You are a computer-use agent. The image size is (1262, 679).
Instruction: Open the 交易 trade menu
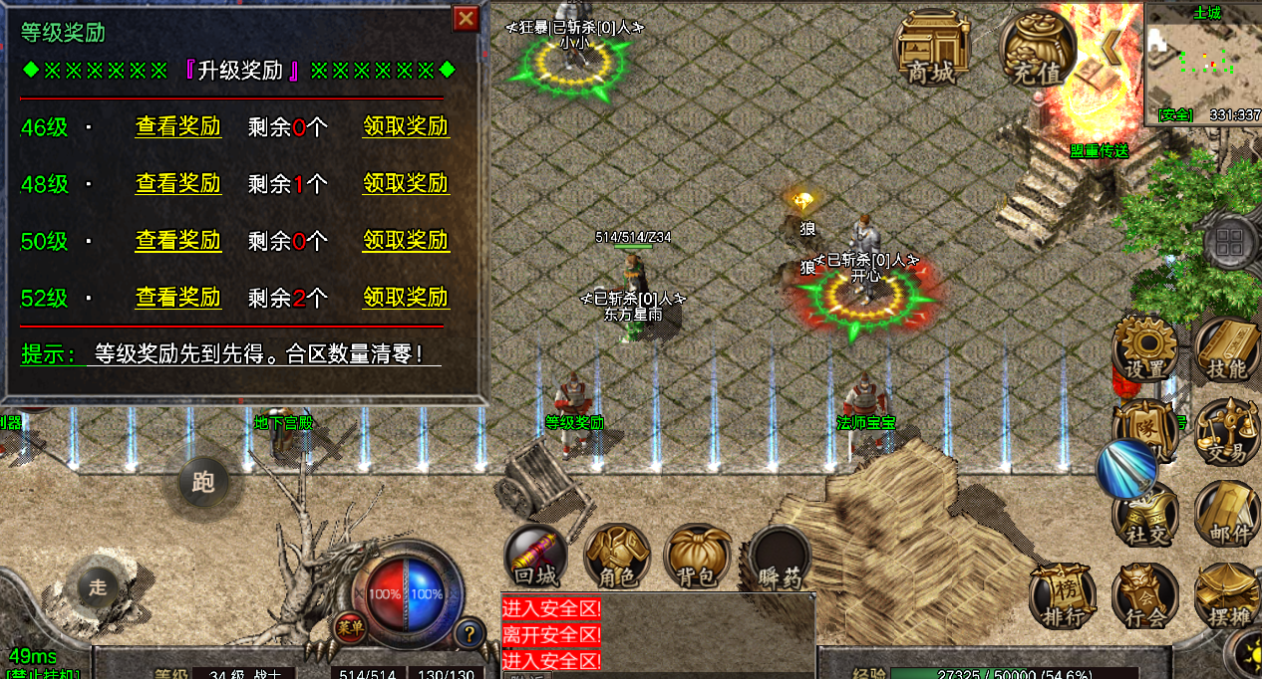(1226, 432)
